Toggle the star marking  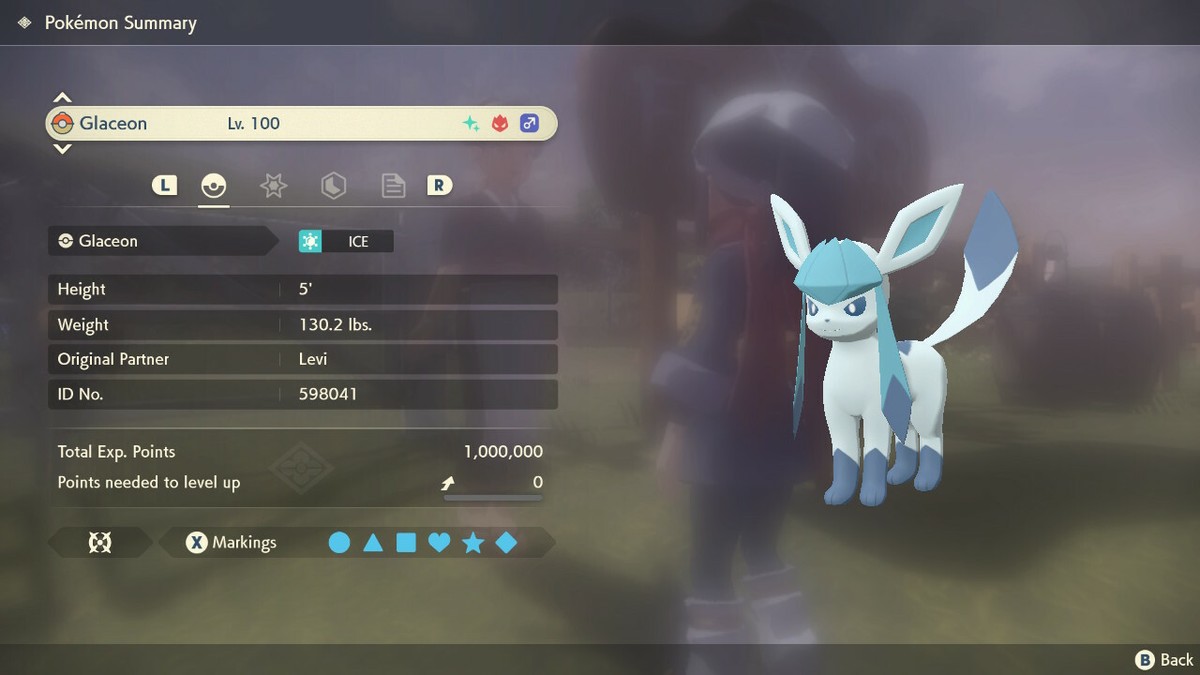click(473, 543)
